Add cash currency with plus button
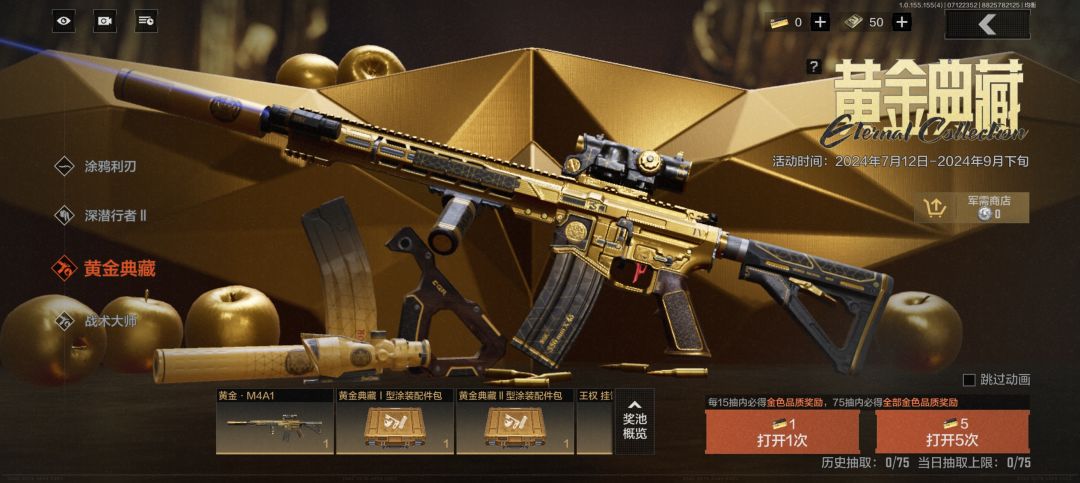This screenshot has height=483, width=1080. pos(901,22)
